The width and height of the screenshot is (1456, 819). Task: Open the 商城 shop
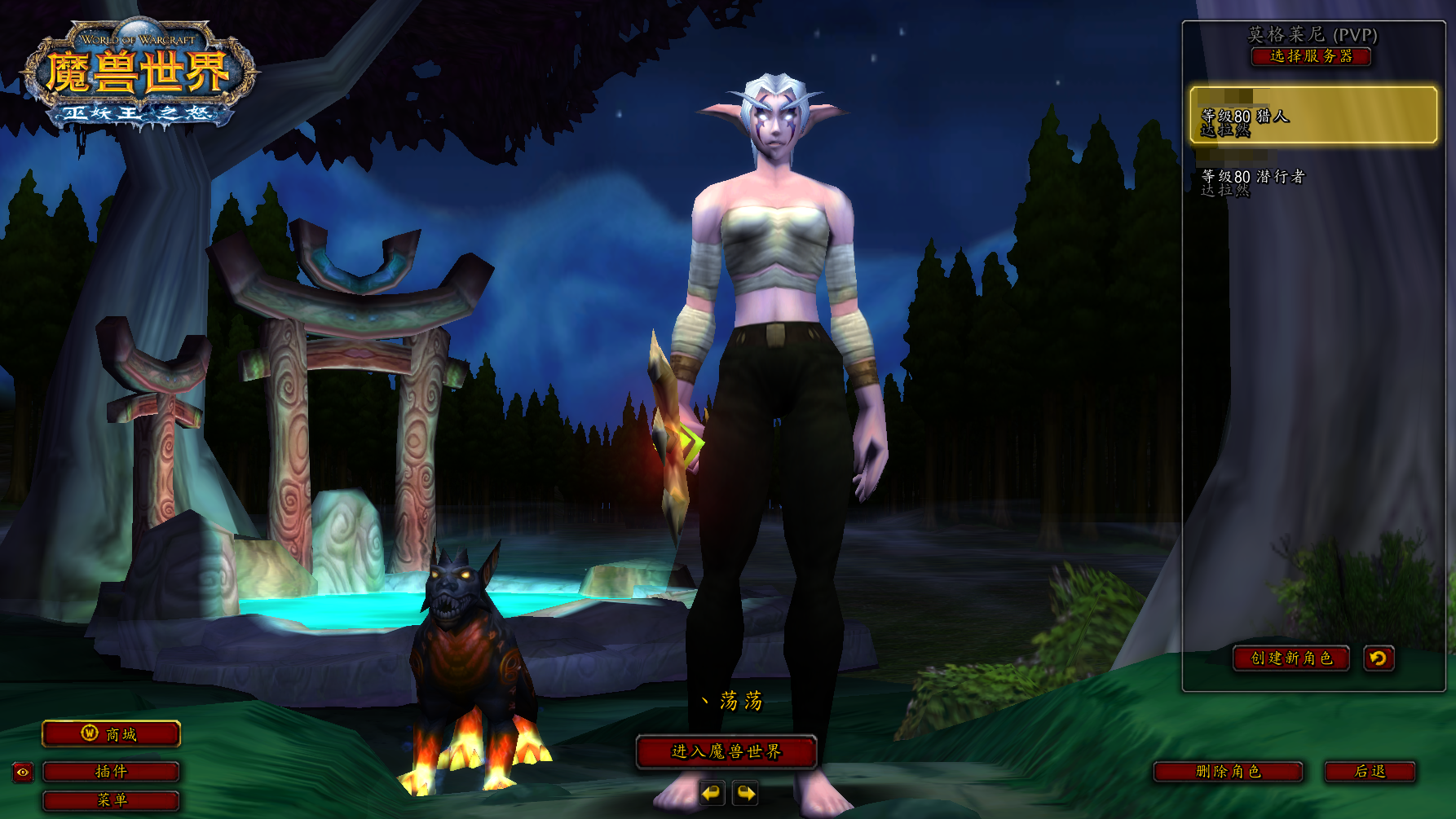111,733
